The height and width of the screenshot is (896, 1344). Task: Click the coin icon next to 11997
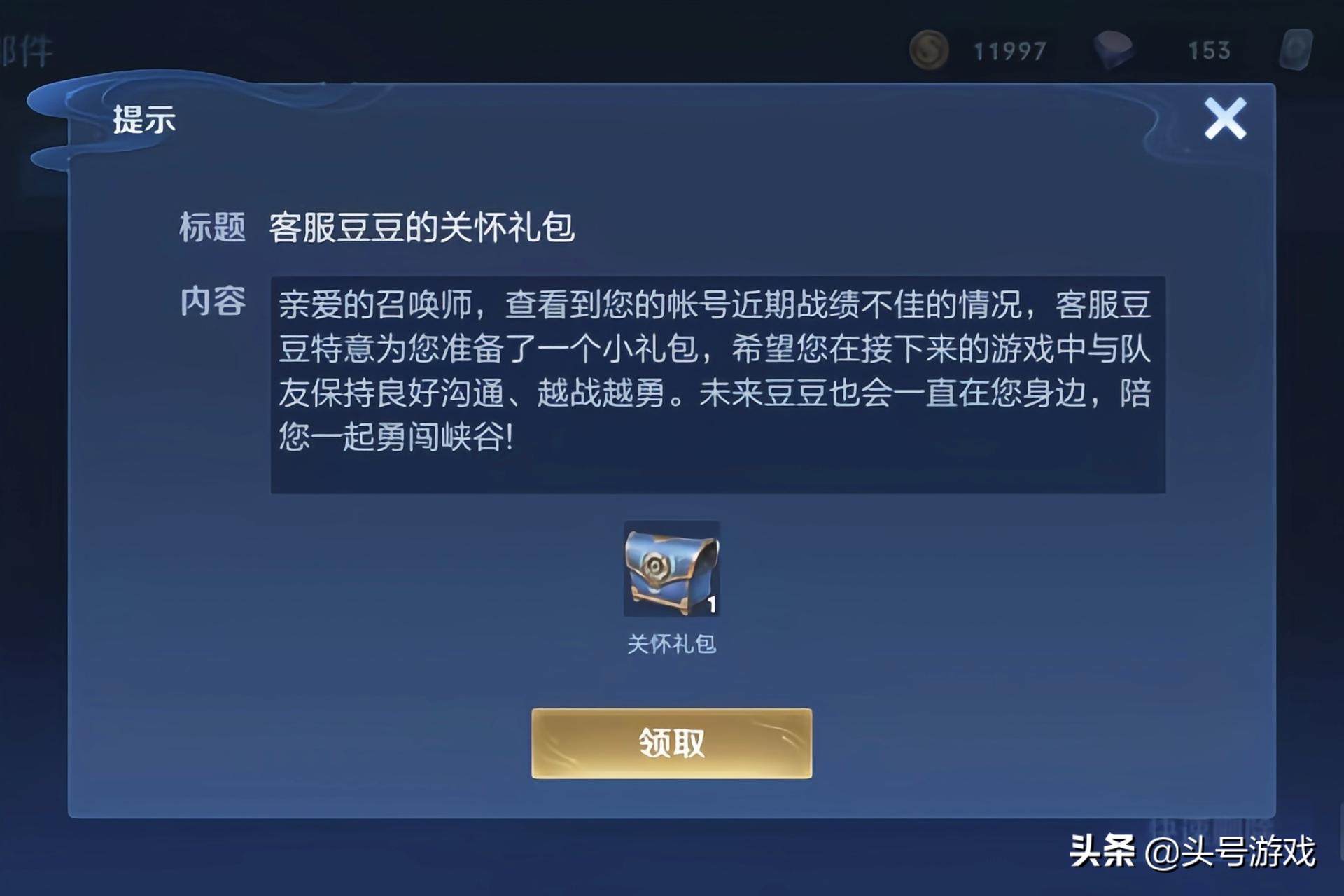931,50
